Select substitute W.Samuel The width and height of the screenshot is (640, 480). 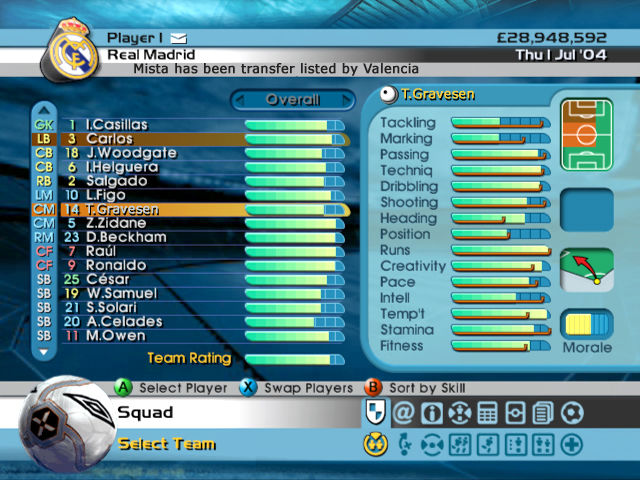click(121, 293)
